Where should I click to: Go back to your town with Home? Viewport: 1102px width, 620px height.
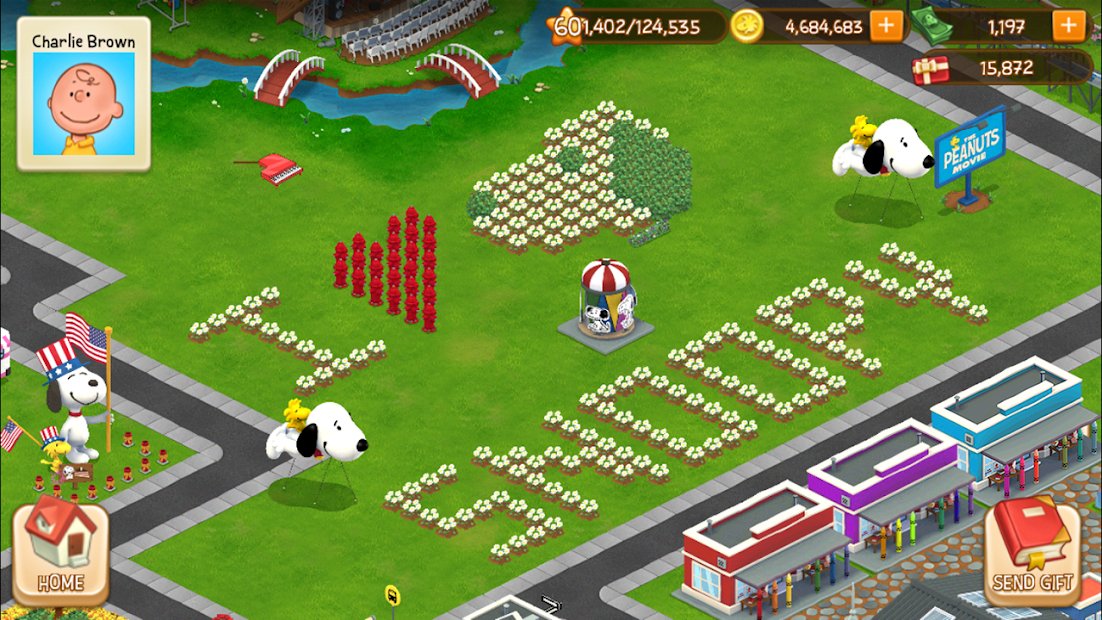pos(60,553)
